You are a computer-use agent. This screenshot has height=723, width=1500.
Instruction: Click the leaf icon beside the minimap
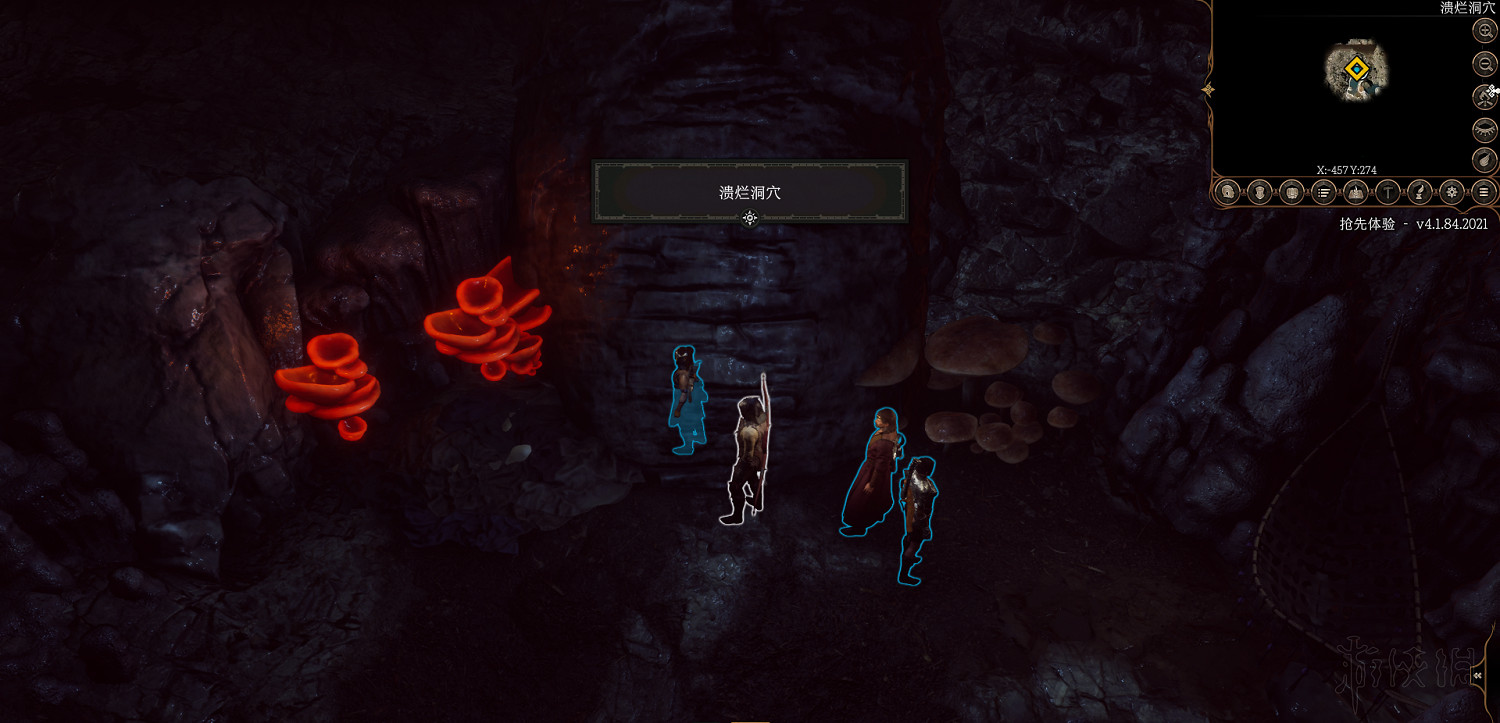tap(1483, 158)
